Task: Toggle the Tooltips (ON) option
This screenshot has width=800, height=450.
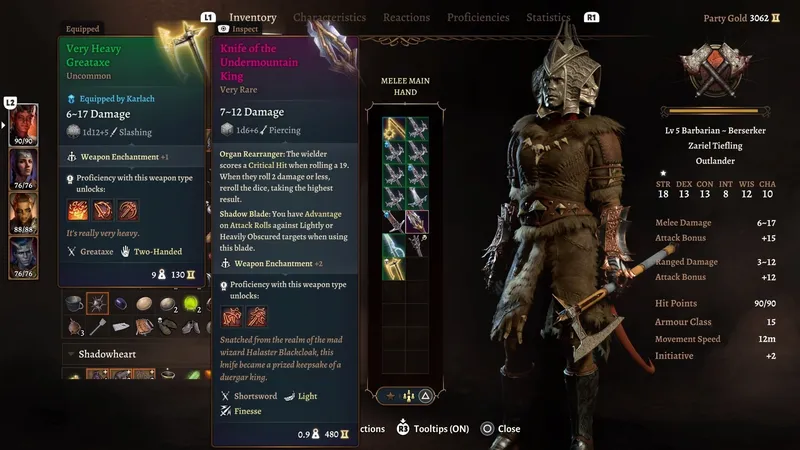Action: point(435,429)
